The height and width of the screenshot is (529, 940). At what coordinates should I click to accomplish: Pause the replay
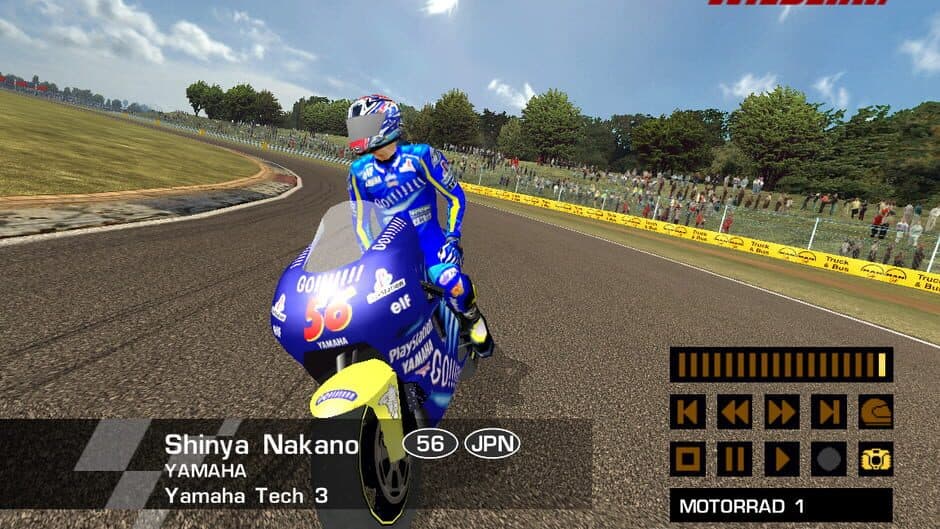point(734,459)
